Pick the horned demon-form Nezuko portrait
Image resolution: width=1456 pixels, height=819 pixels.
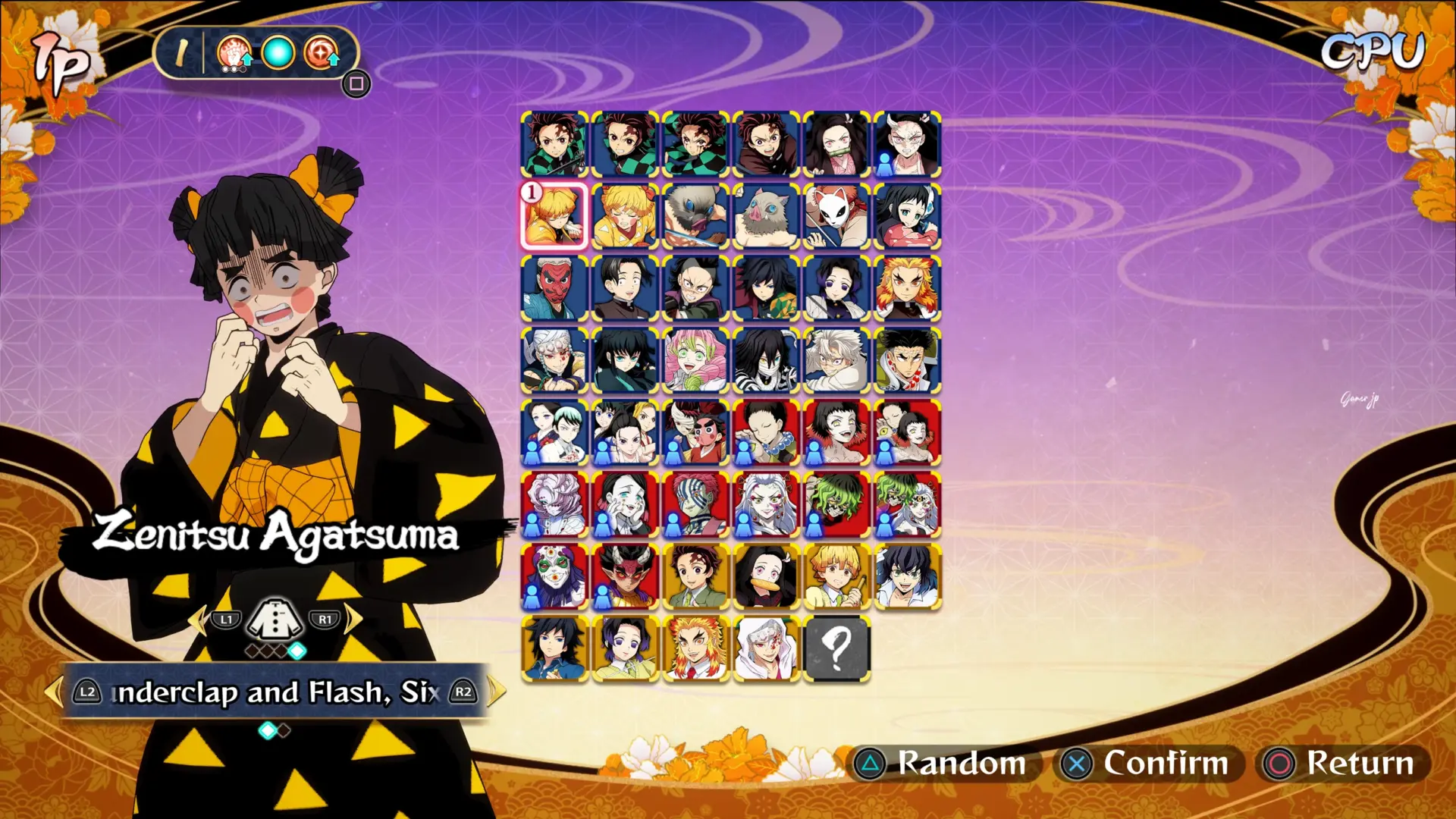click(907, 144)
